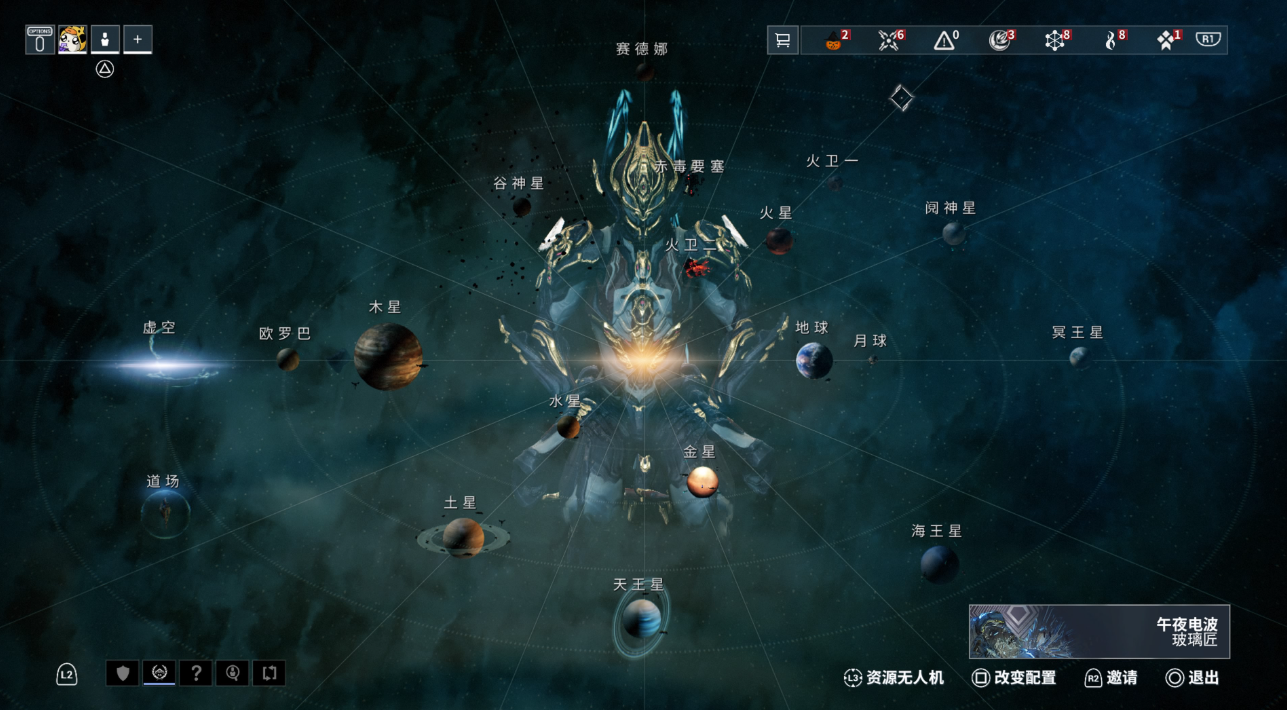Open the market shopping cart
The image size is (1287, 710).
click(x=783, y=40)
